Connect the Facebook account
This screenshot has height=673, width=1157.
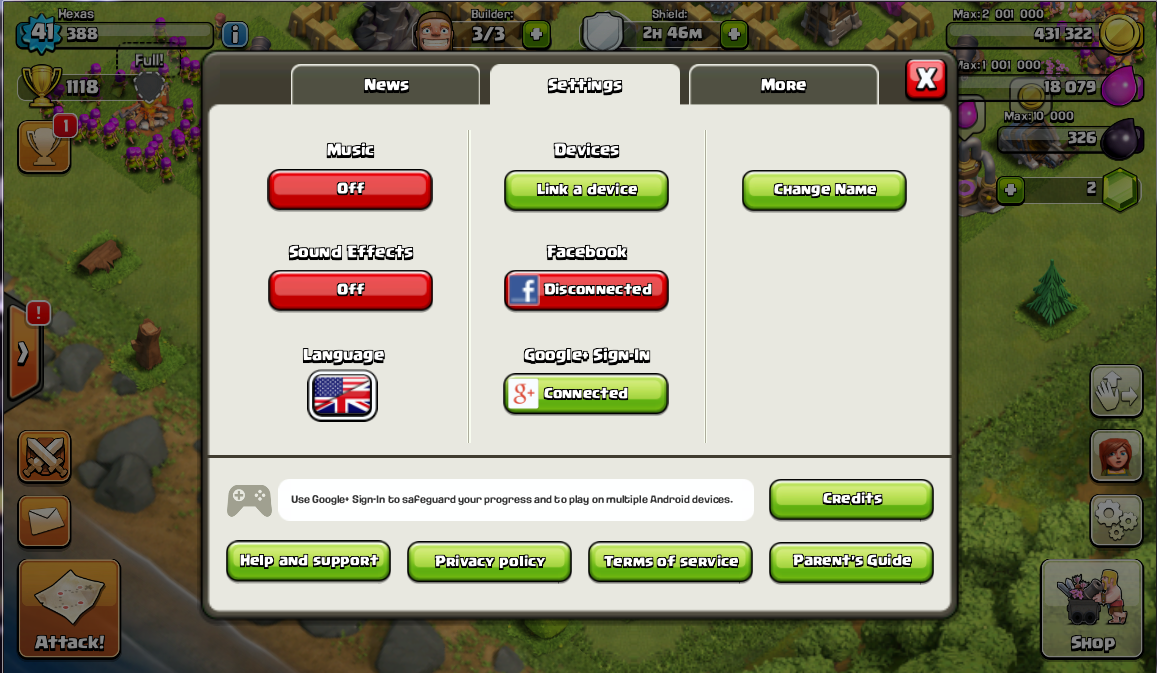(x=586, y=289)
